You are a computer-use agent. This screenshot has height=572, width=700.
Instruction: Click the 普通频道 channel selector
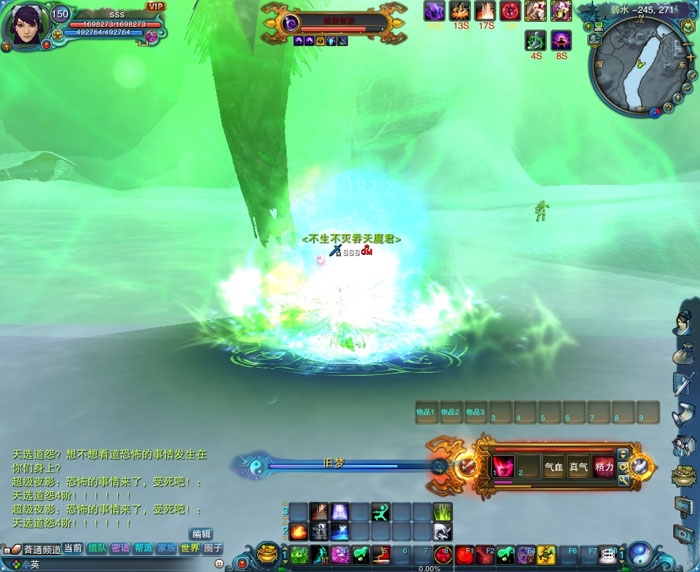click(36, 549)
